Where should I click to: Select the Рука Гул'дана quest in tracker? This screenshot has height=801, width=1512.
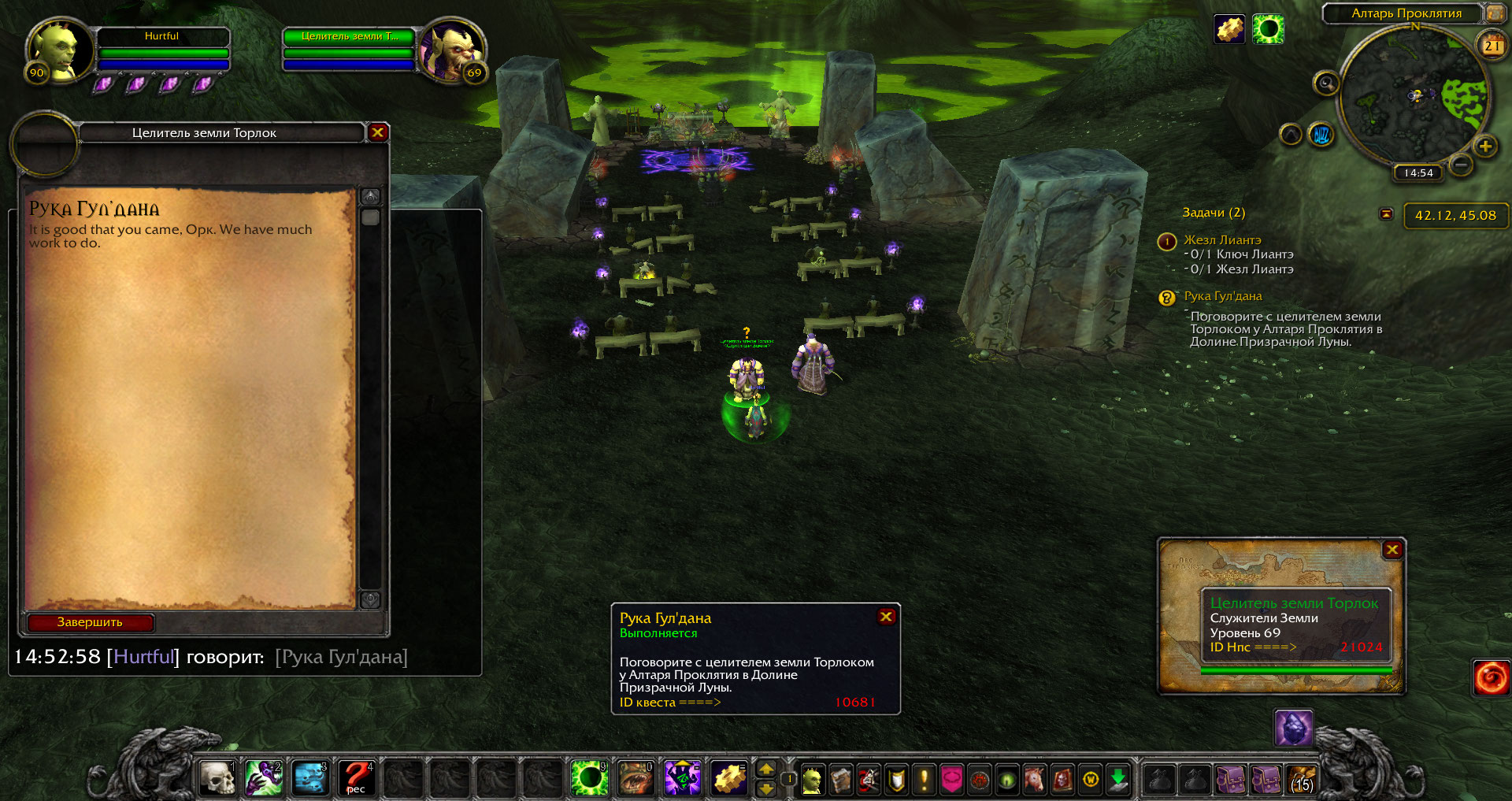tap(1223, 296)
